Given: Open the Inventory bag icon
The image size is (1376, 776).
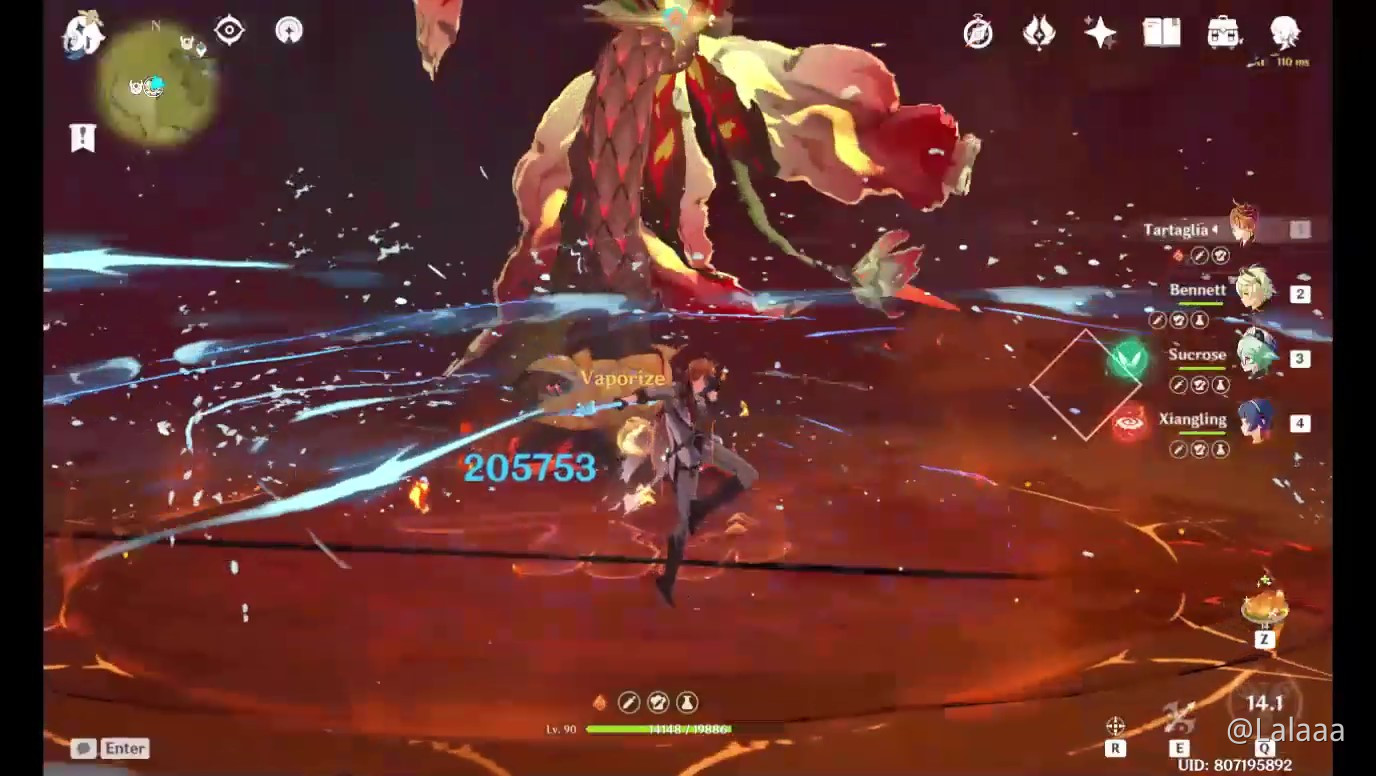Looking at the screenshot, I should 1225,33.
